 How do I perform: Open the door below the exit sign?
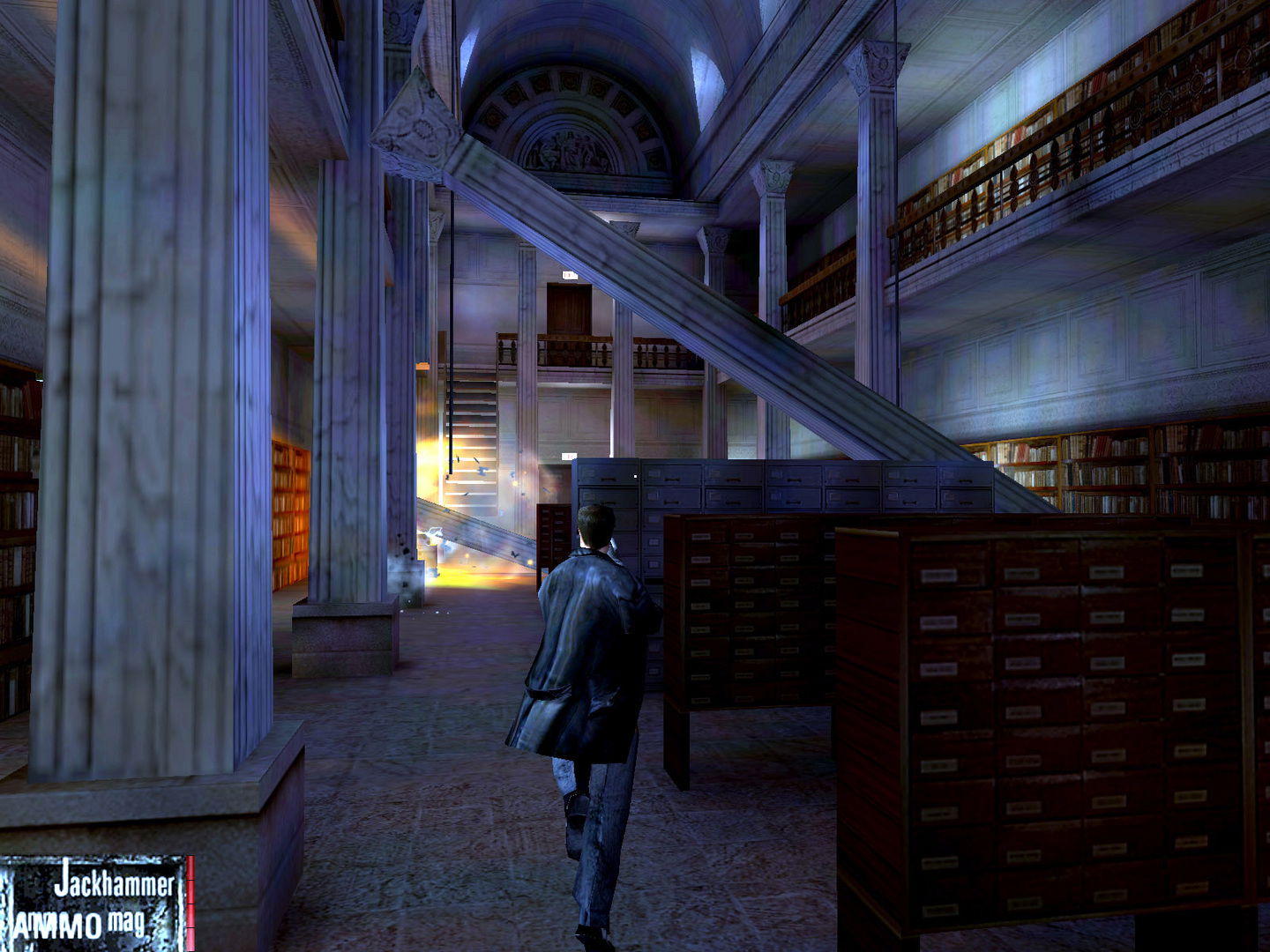567,309
